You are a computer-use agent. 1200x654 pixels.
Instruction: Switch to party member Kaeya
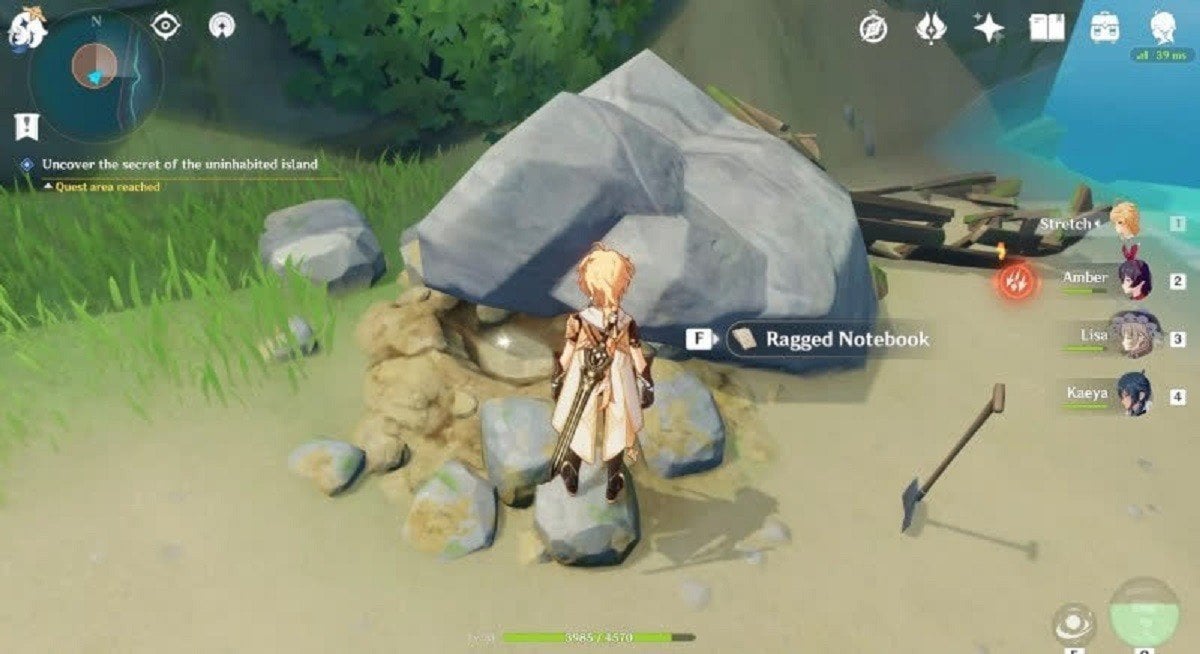click(x=1134, y=394)
